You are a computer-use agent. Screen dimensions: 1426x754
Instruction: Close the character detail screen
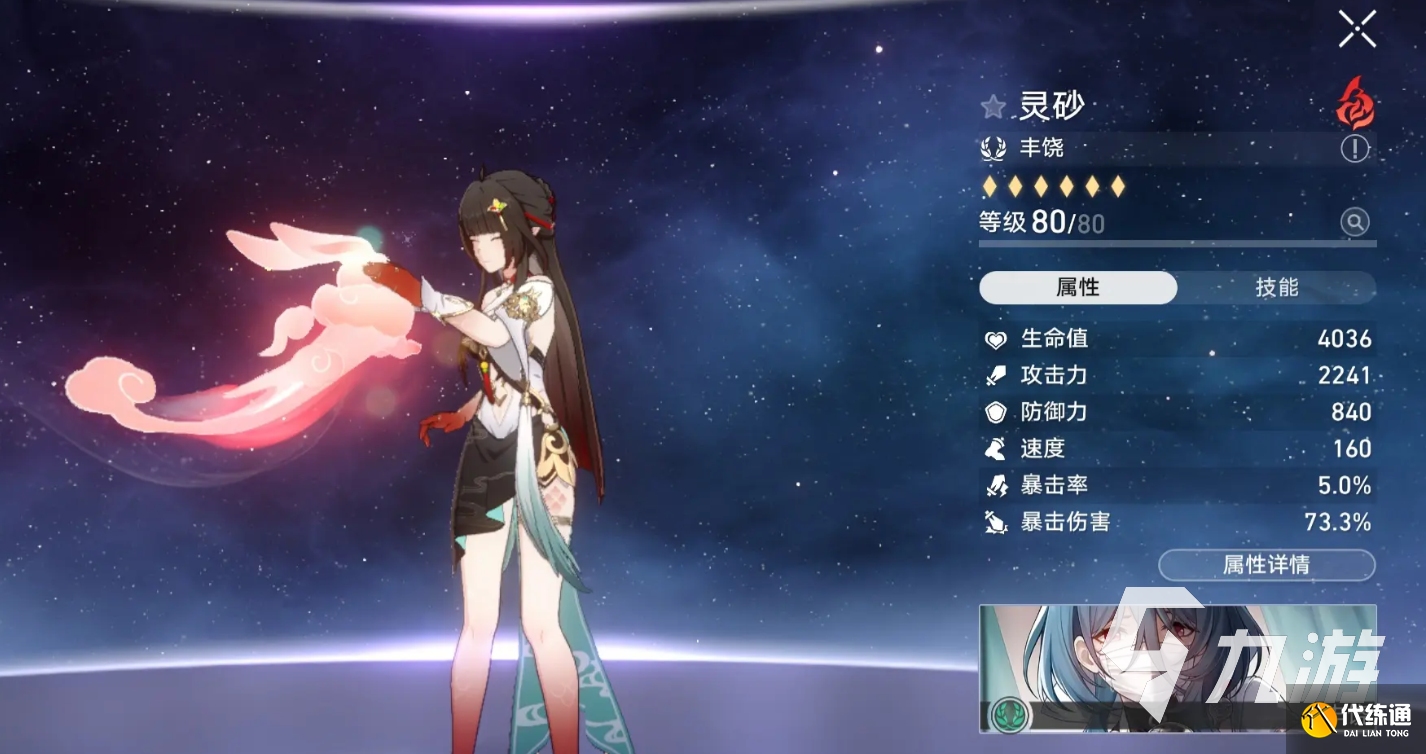click(1357, 30)
